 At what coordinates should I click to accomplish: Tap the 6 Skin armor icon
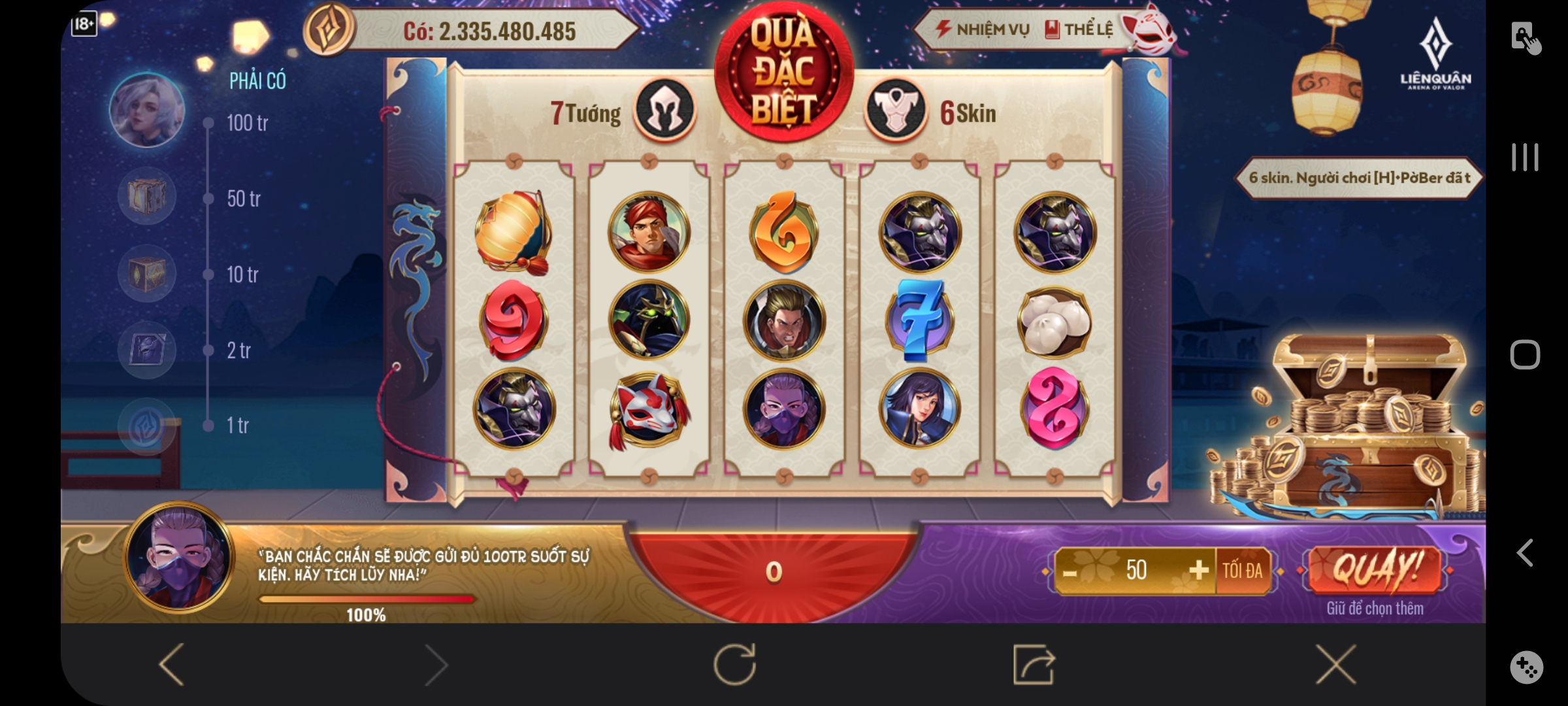coord(896,110)
